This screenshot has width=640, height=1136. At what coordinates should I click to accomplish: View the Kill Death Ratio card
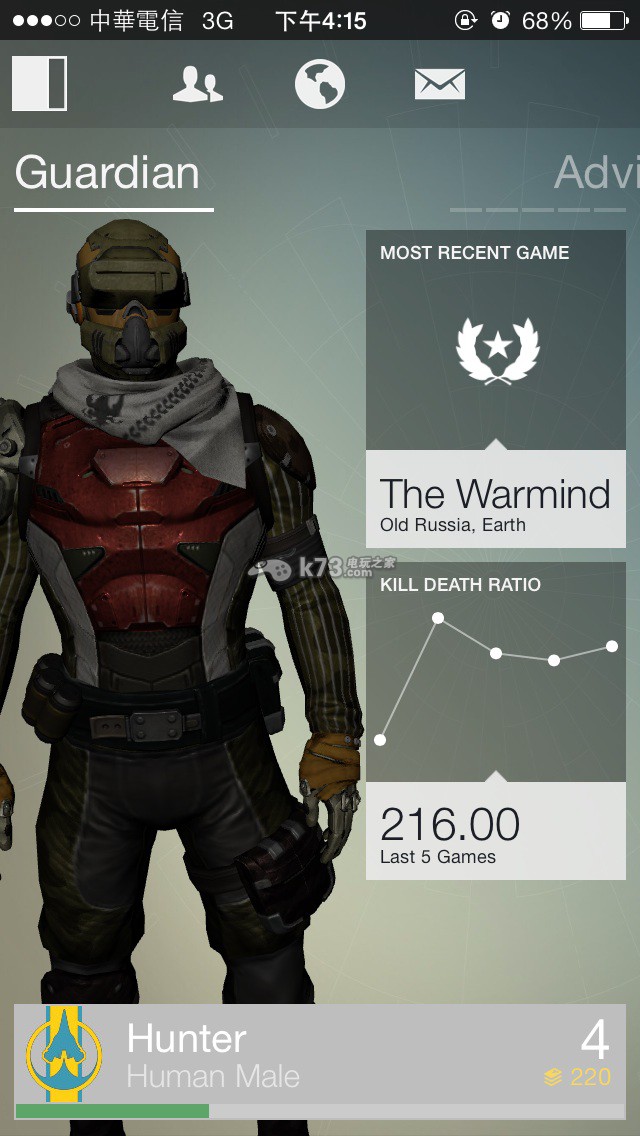495,720
